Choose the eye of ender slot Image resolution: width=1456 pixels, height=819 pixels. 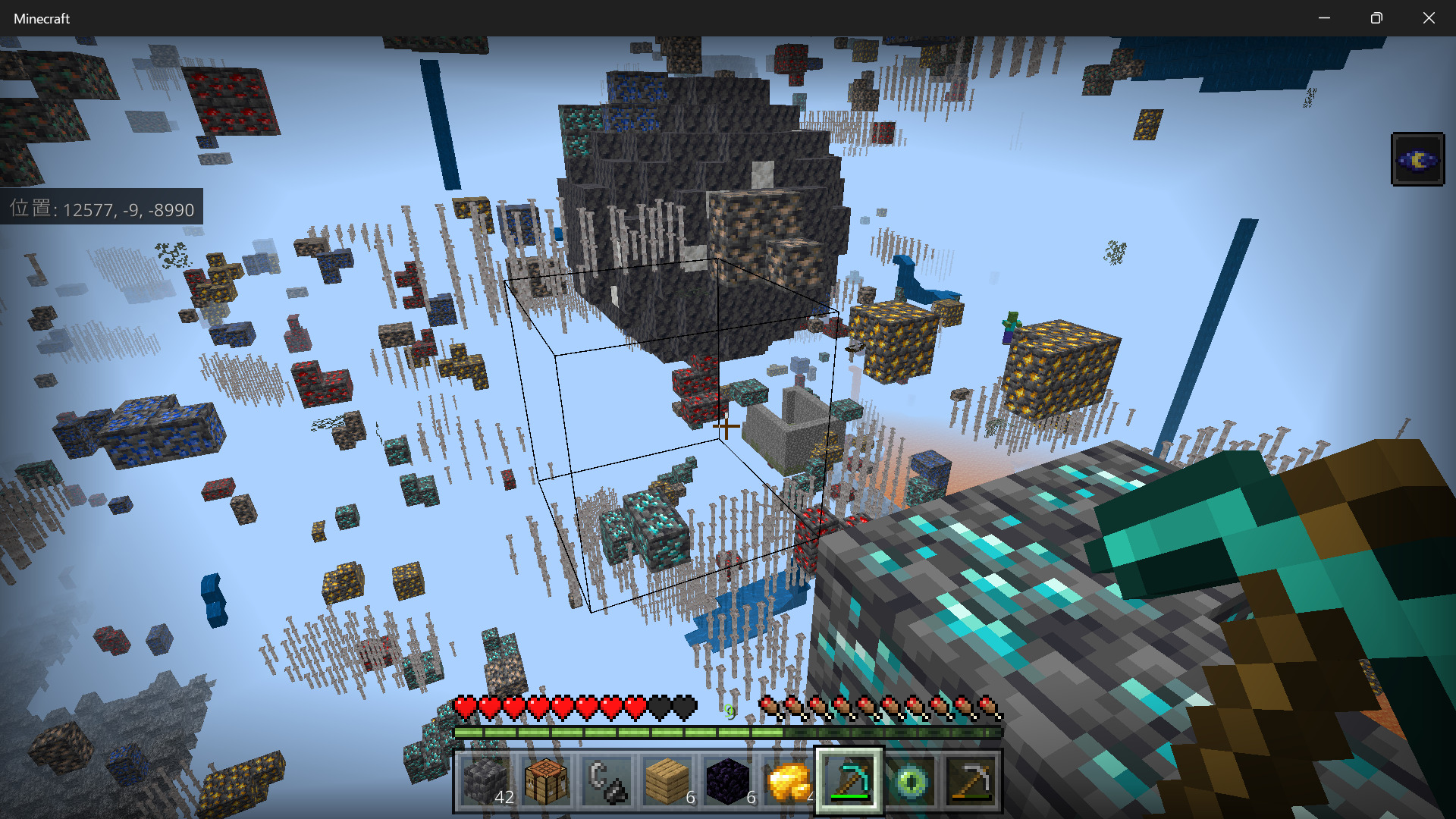910,781
